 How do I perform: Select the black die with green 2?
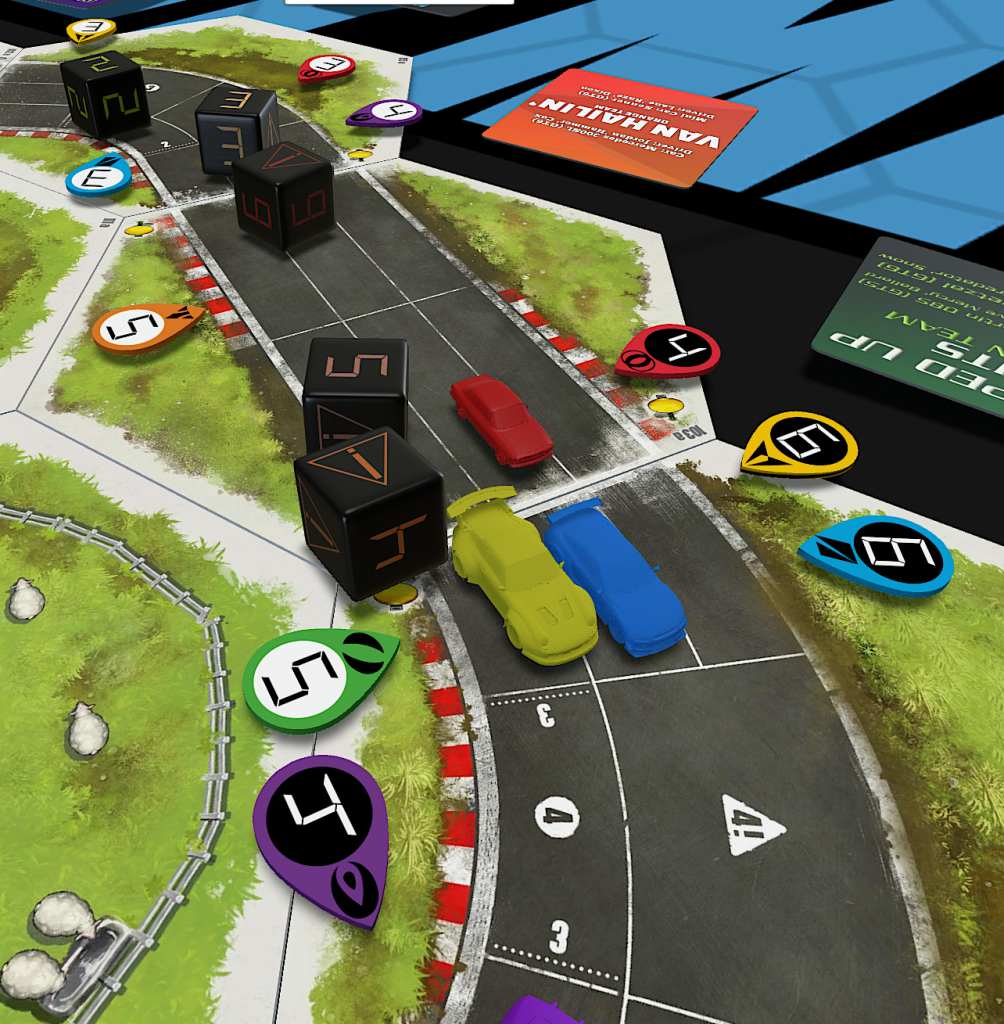105,92
